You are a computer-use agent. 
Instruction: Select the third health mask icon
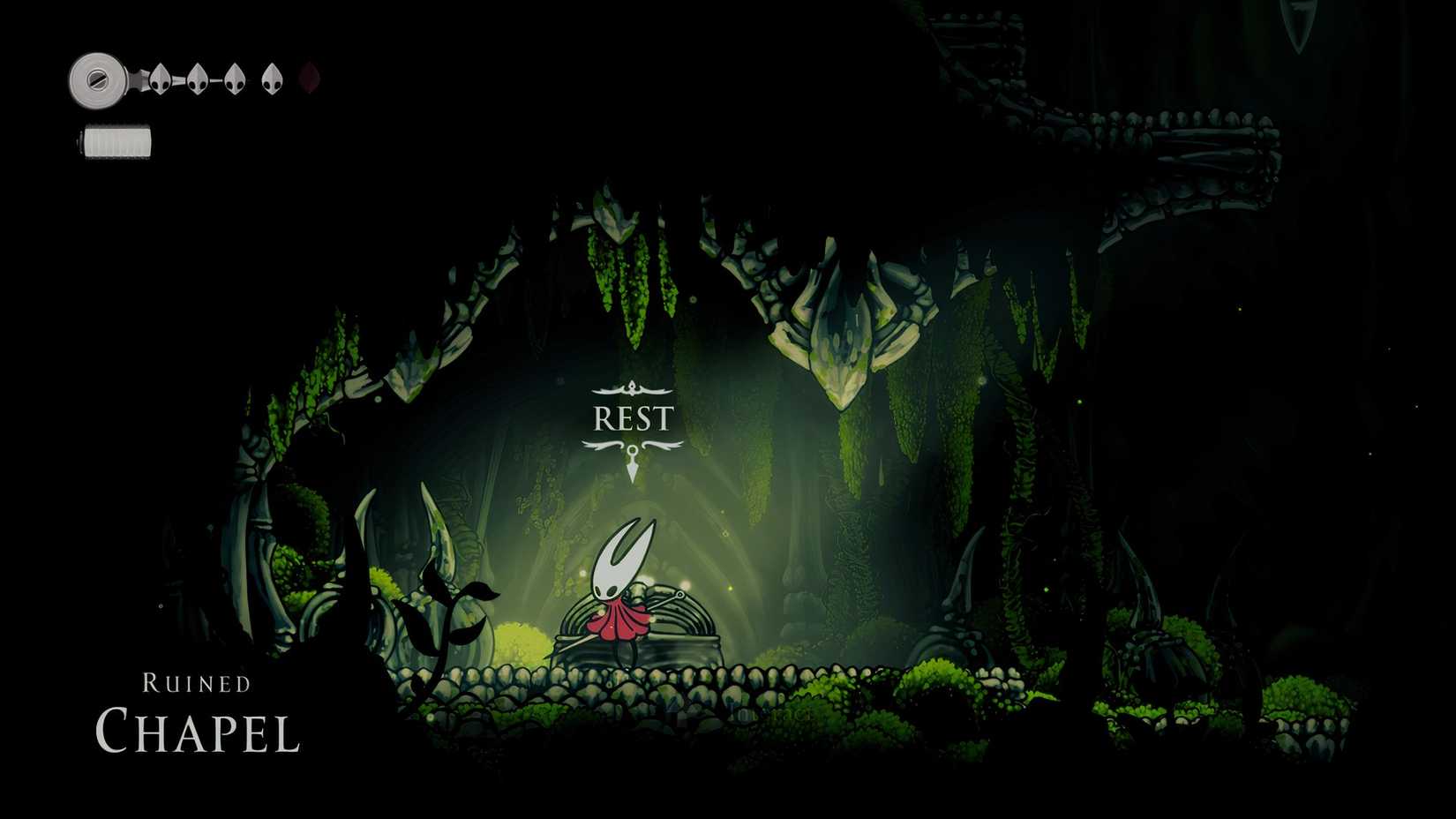(235, 79)
